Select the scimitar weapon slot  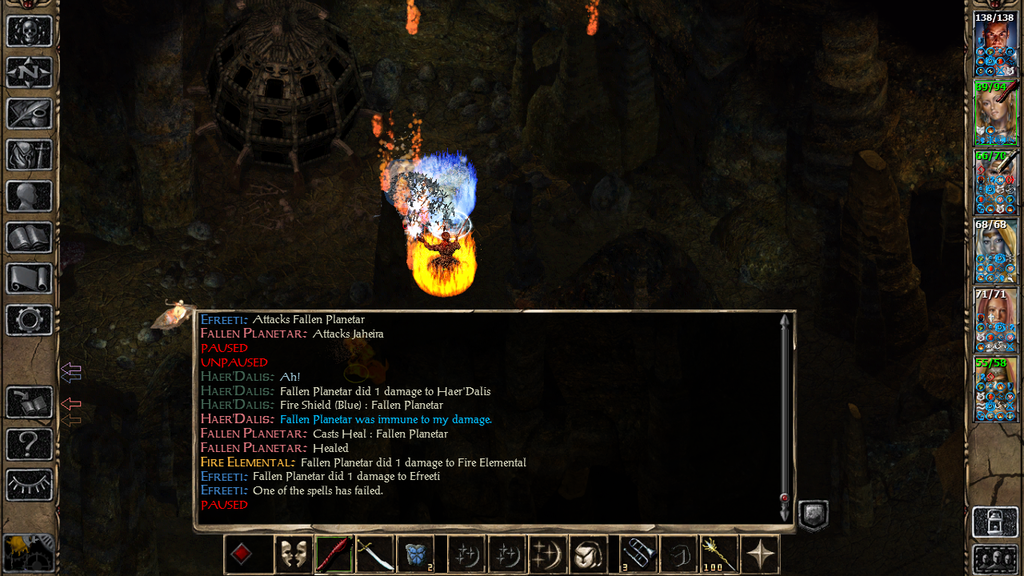pos(374,554)
